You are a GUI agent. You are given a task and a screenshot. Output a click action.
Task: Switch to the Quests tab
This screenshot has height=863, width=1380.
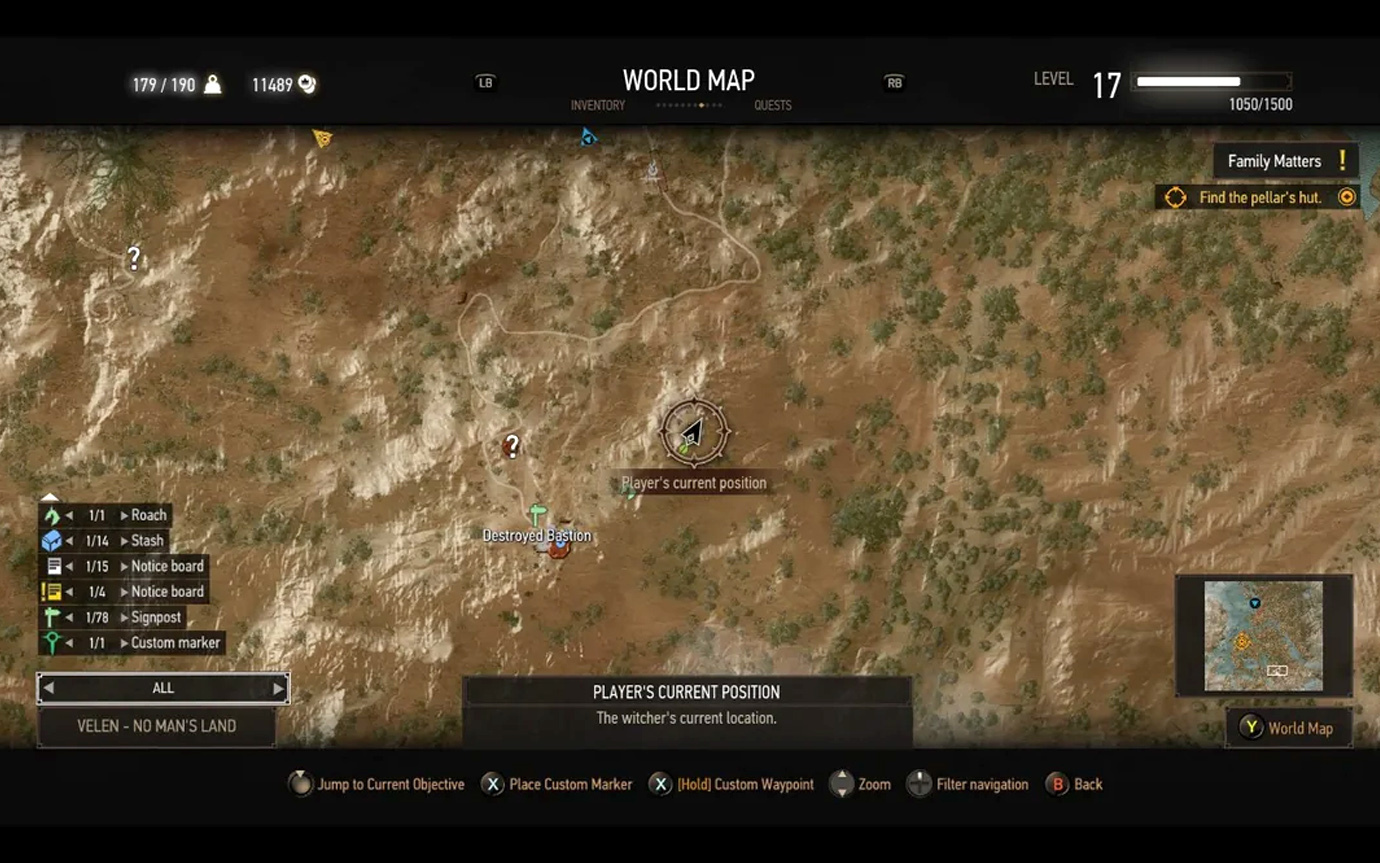772,106
